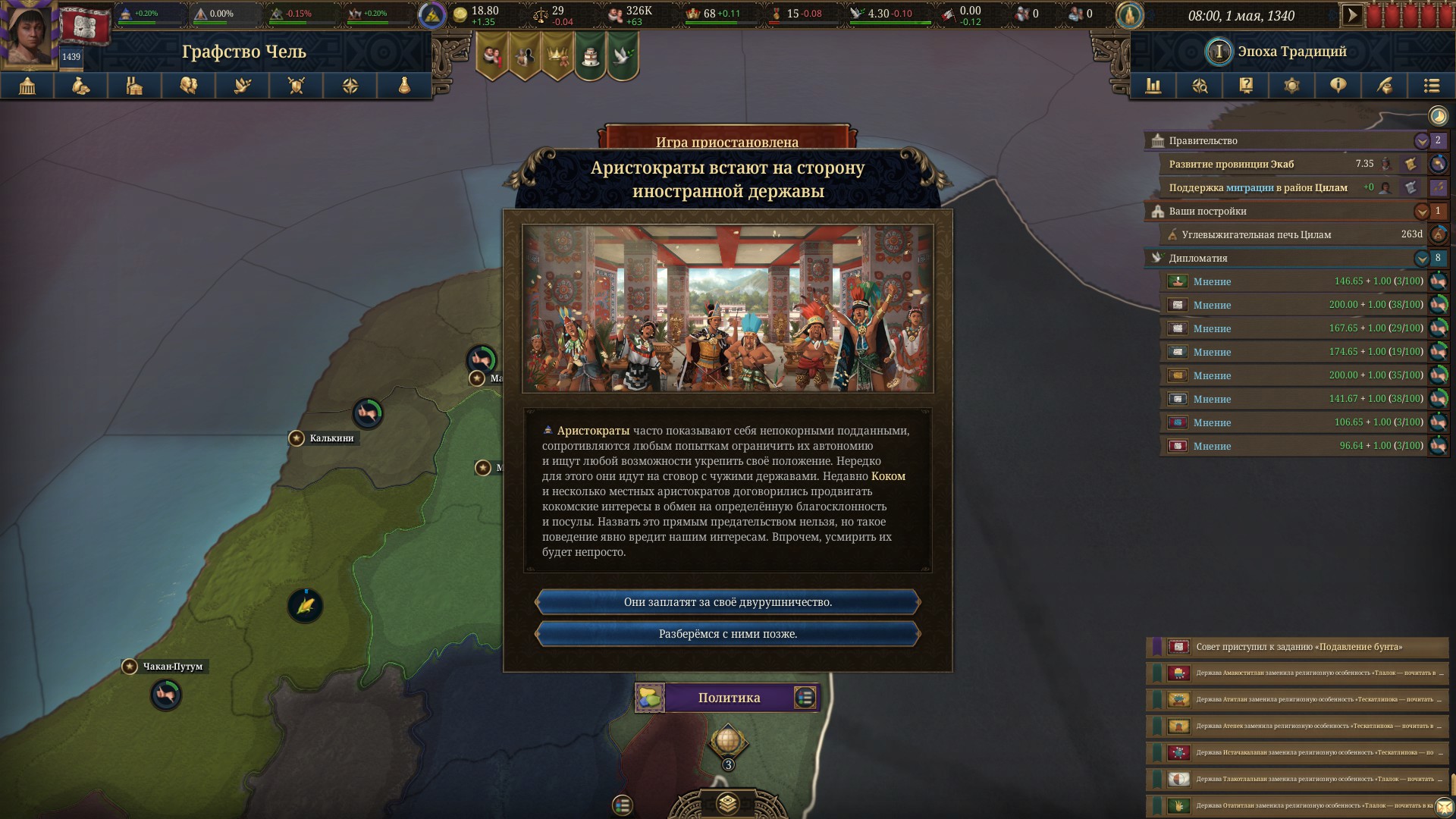The image size is (1456, 819).
Task: Open the government temple icon tab
Action: click(x=27, y=86)
